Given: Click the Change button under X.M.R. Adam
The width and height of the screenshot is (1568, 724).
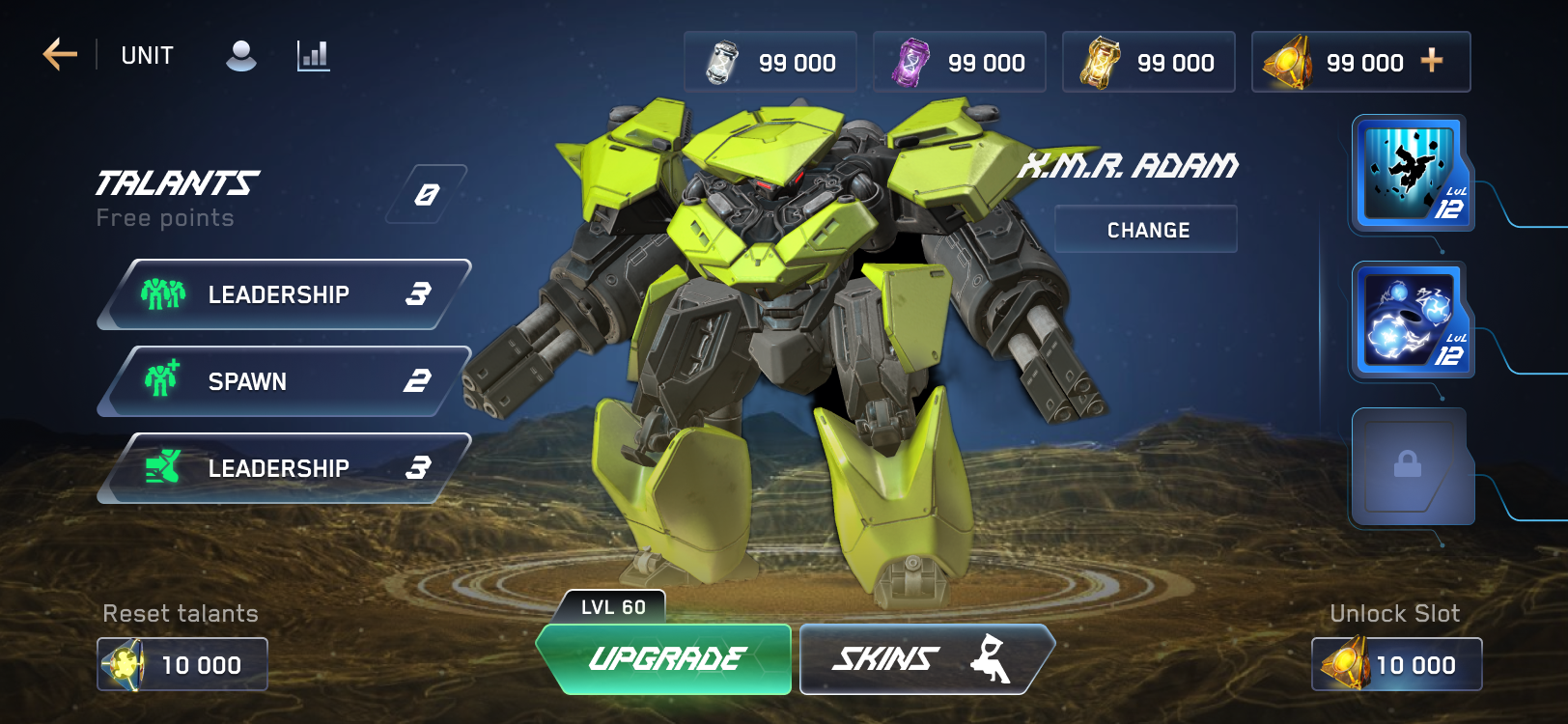Looking at the screenshot, I should pyautogui.click(x=1146, y=230).
